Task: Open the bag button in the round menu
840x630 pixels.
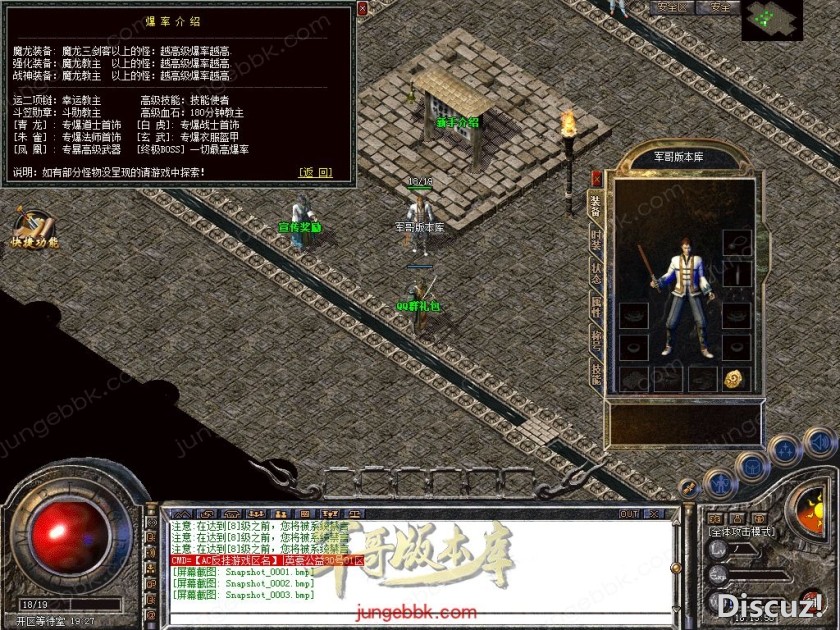Action: [x=751, y=465]
